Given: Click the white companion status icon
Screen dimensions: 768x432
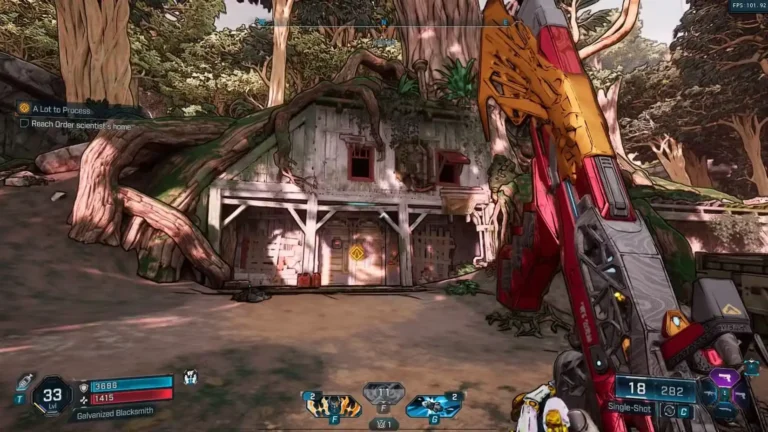Looking at the screenshot, I should pos(190,377).
